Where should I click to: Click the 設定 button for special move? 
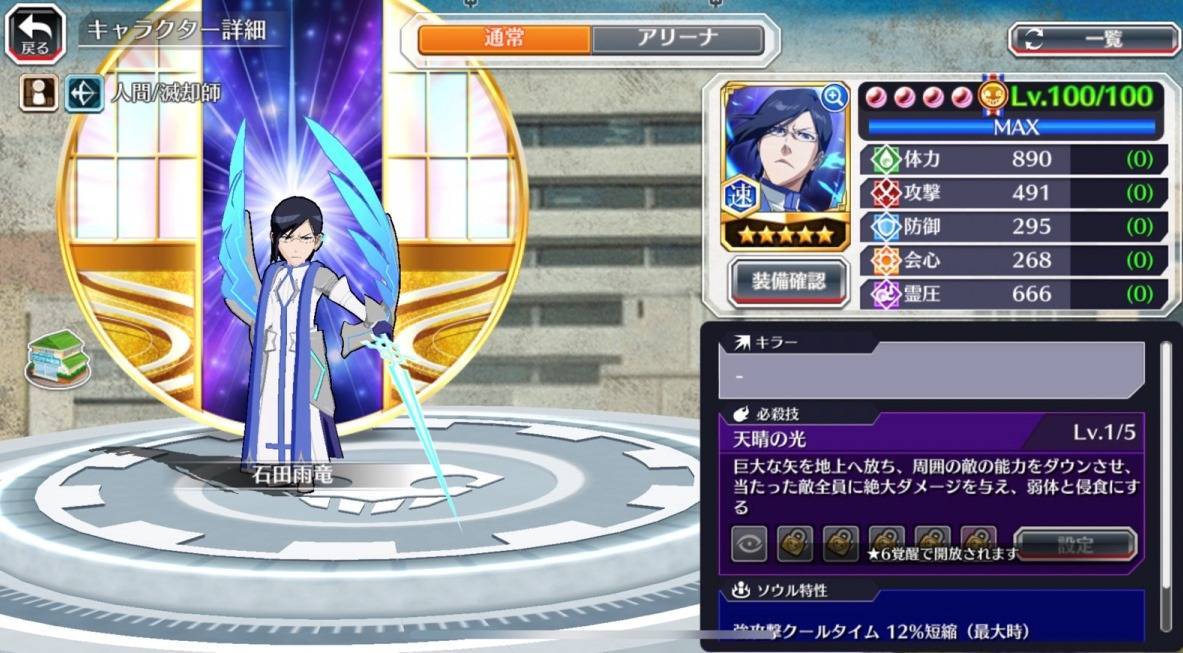coord(1075,546)
